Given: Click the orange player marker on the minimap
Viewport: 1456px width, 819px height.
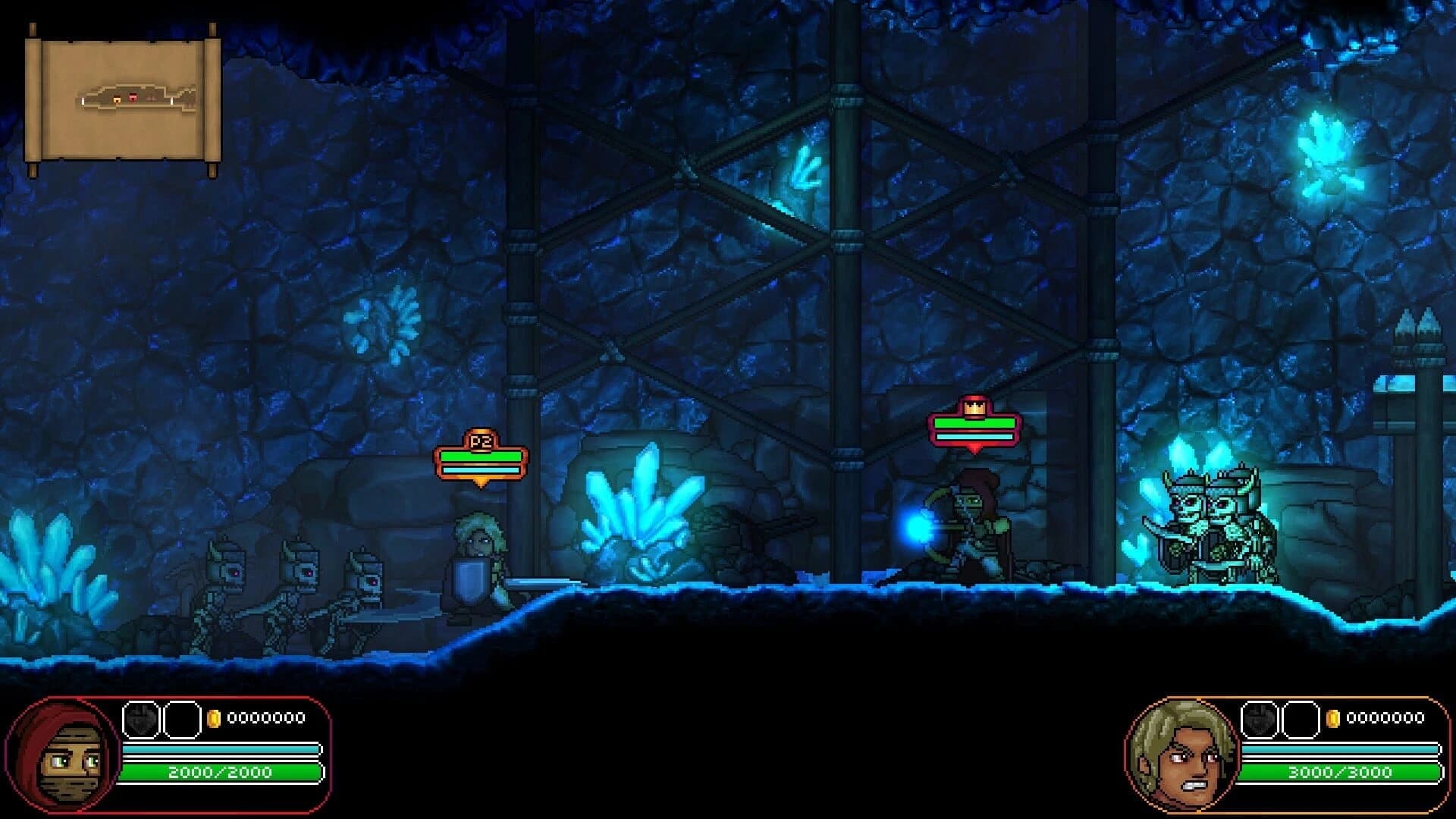Looking at the screenshot, I should 116,99.
